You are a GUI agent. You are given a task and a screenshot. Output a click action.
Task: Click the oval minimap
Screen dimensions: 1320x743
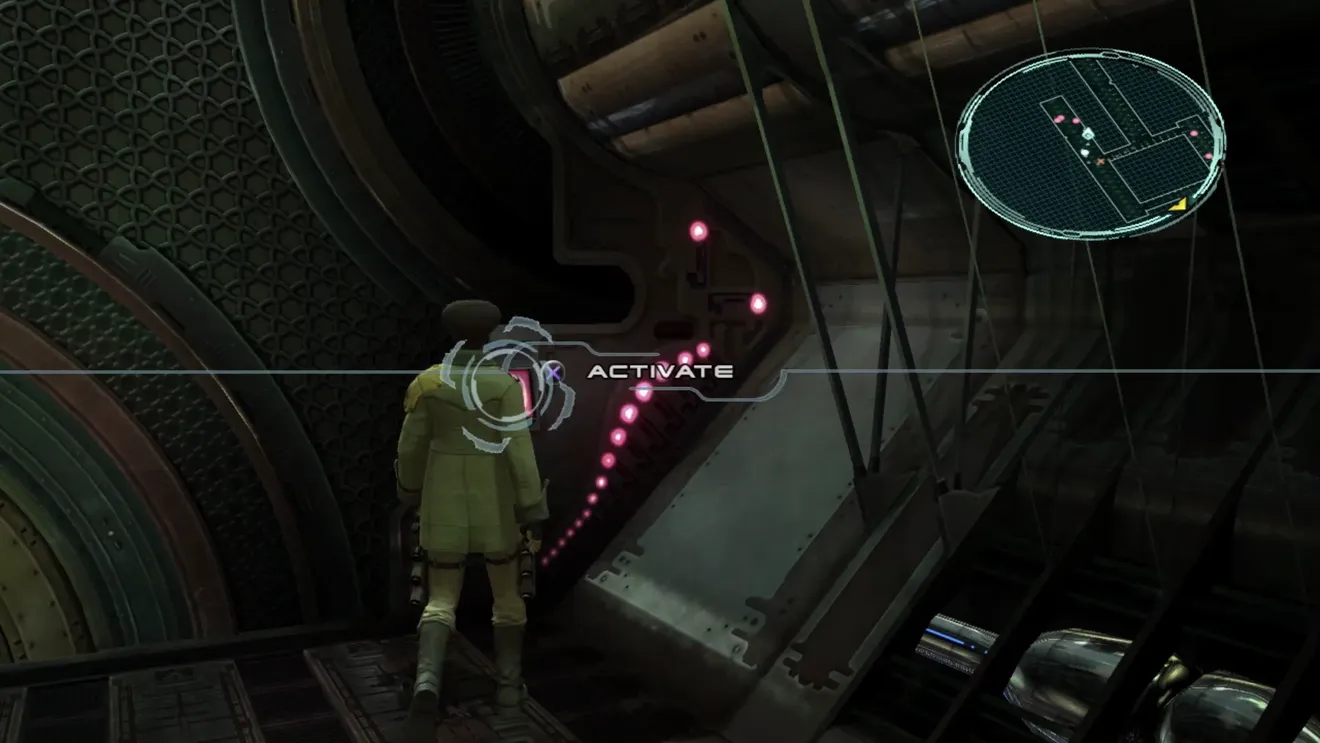point(1090,145)
